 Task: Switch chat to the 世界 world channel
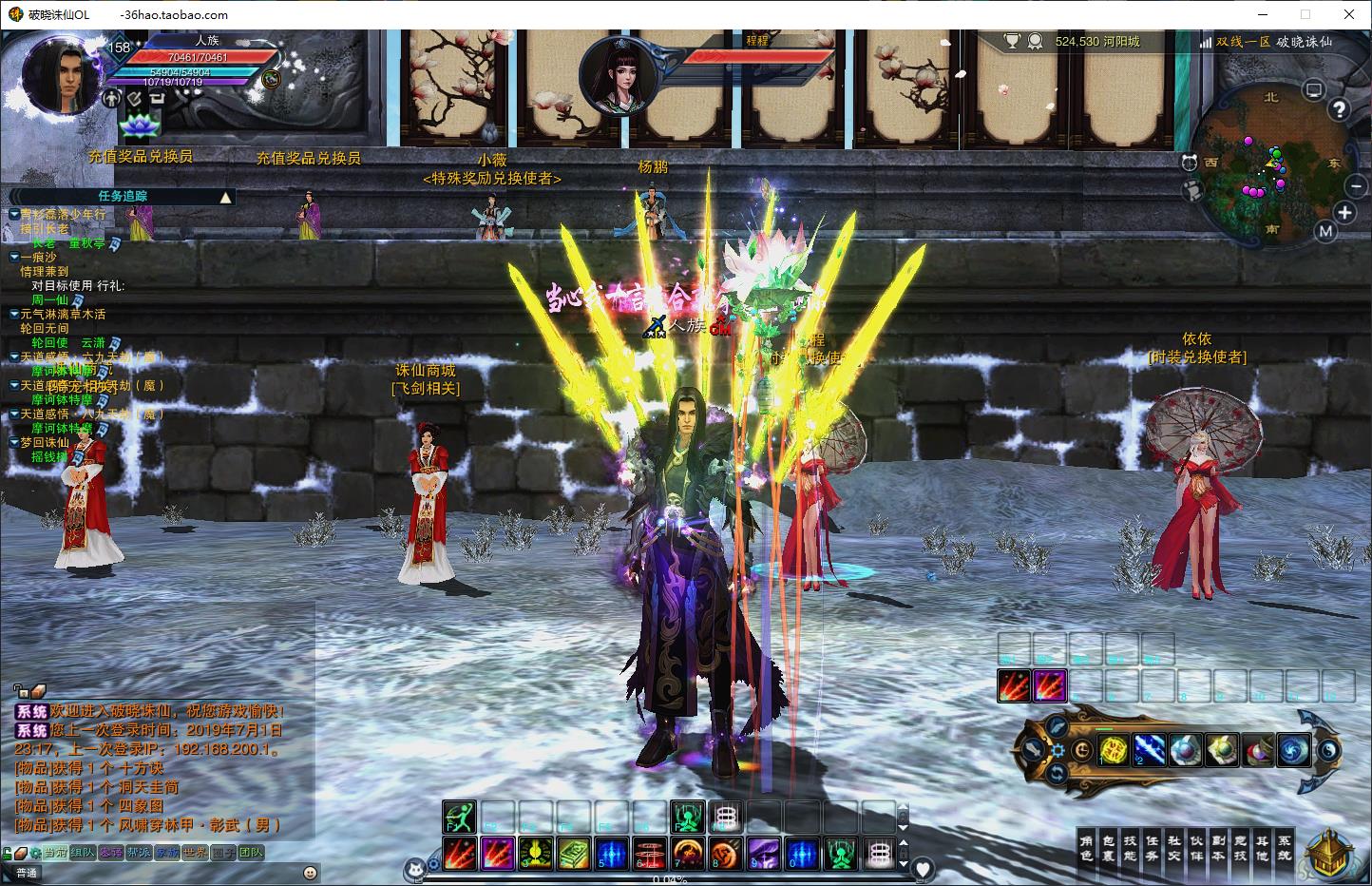point(195,853)
